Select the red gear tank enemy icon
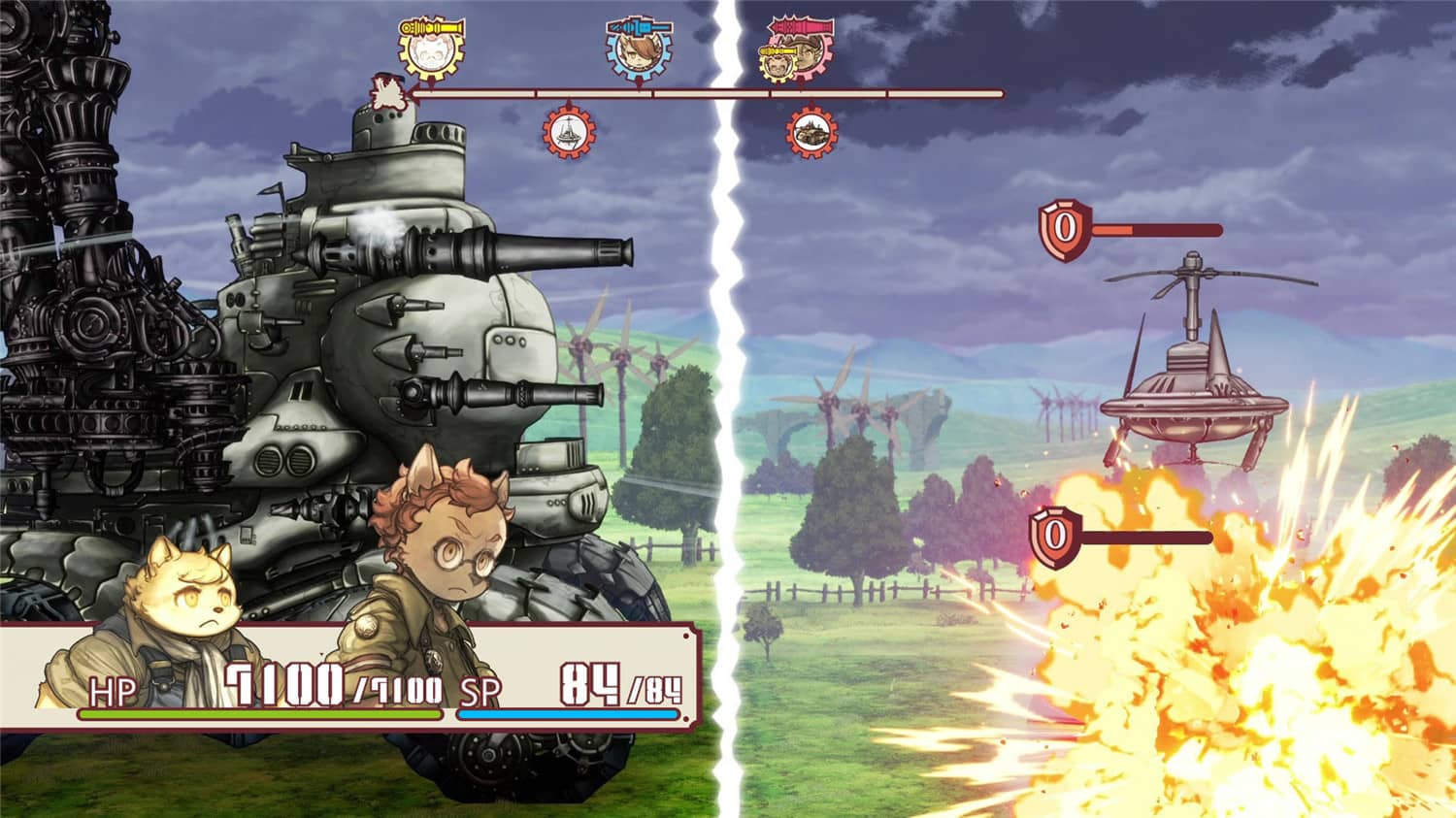 811,133
